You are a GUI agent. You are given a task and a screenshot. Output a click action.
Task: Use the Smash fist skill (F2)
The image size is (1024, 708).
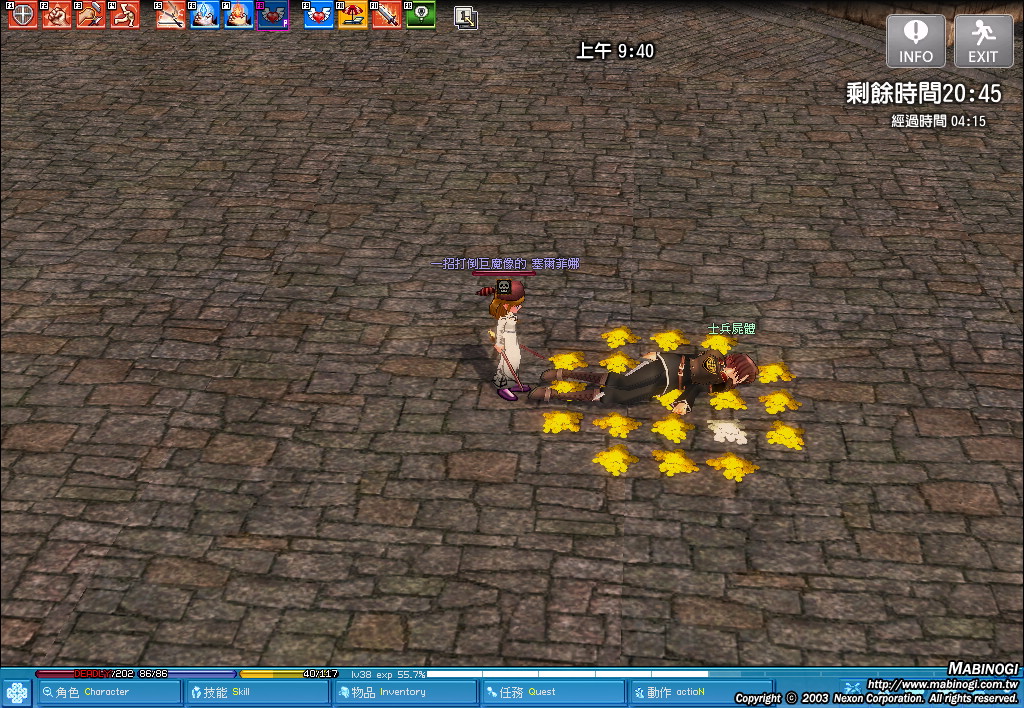pyautogui.click(x=57, y=15)
